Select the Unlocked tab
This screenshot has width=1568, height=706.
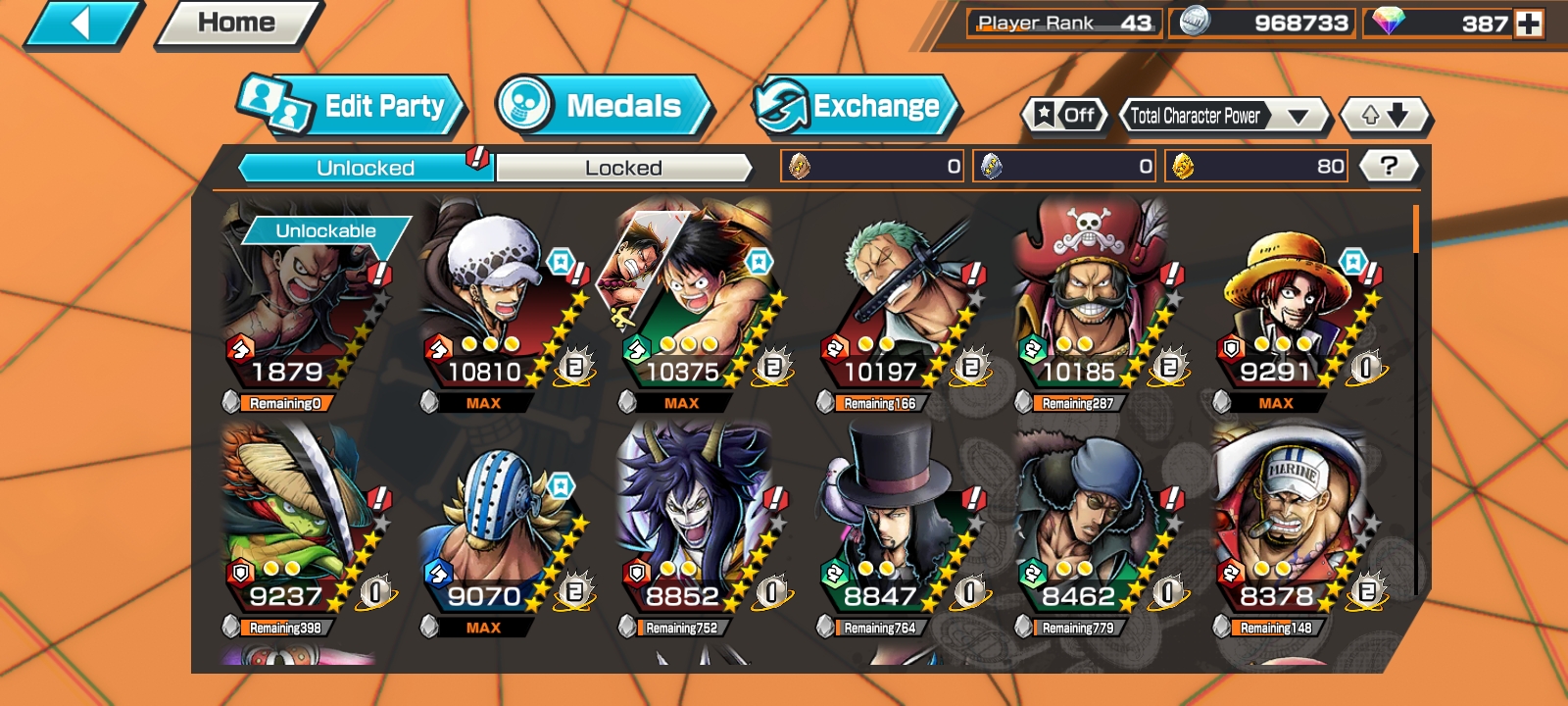tap(363, 168)
